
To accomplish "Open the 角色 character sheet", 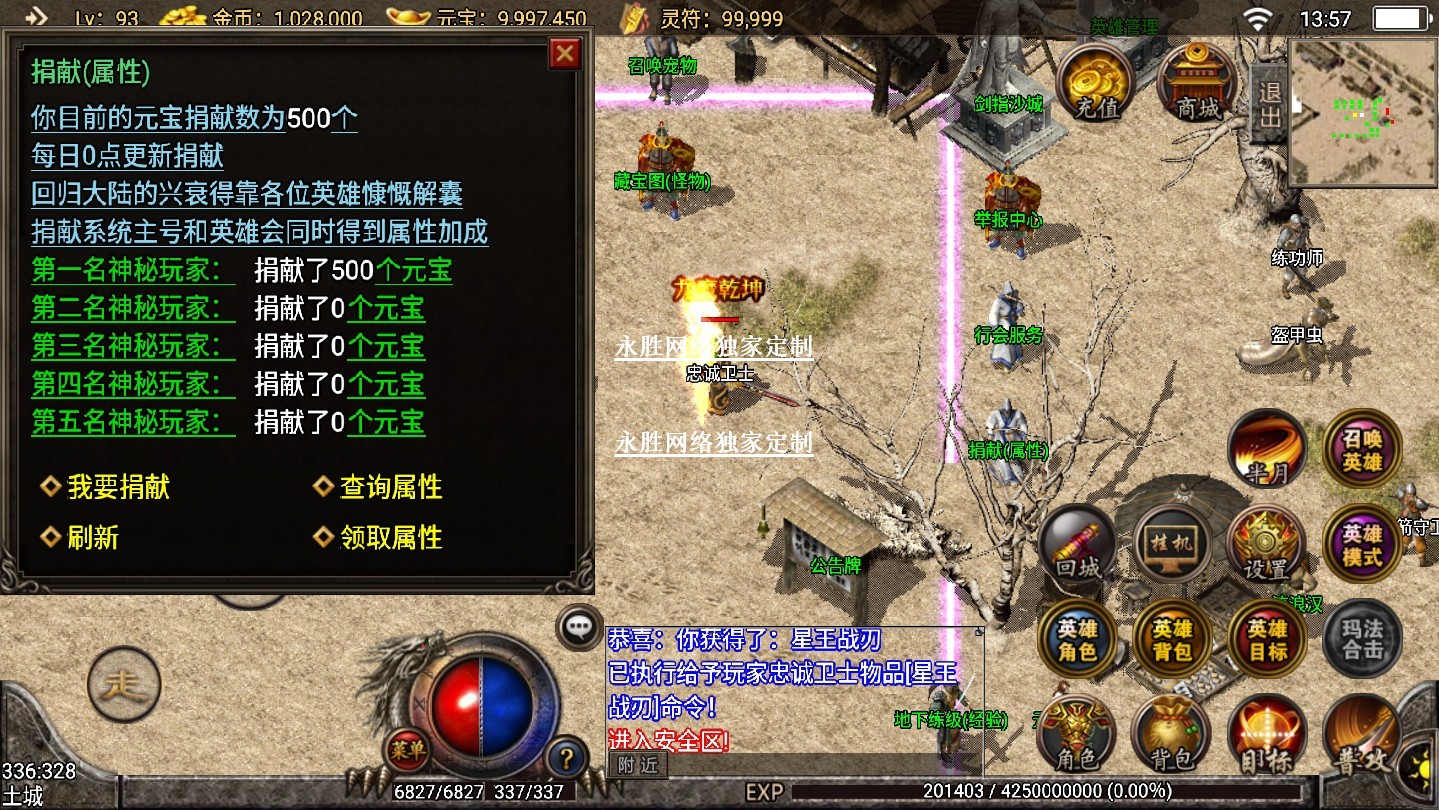I will pyautogui.click(x=1077, y=735).
